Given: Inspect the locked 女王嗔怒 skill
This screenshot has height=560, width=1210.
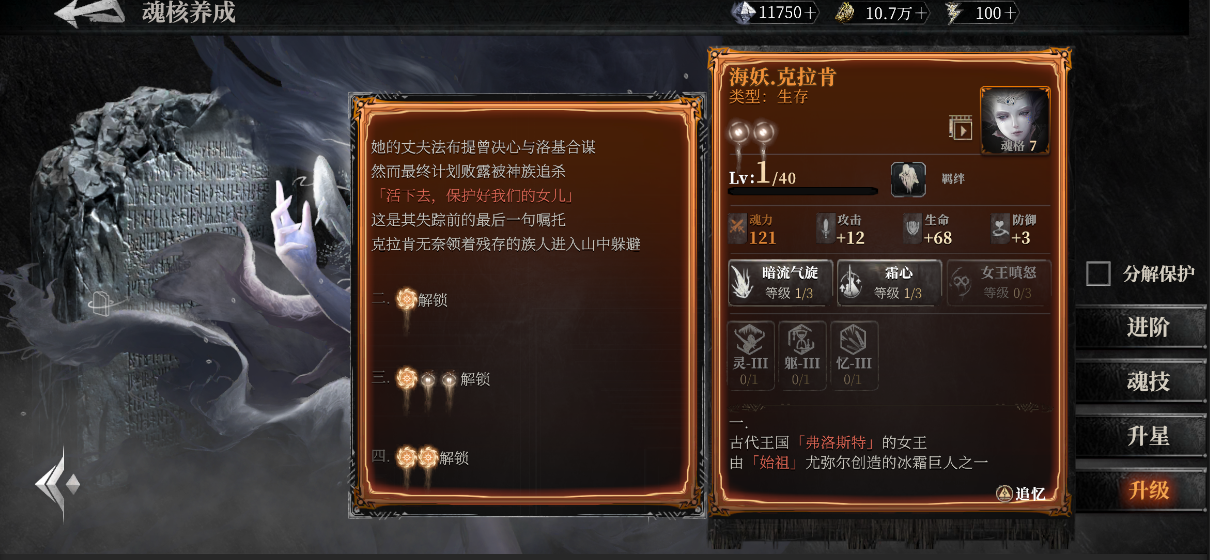Looking at the screenshot, I should 998,282.
